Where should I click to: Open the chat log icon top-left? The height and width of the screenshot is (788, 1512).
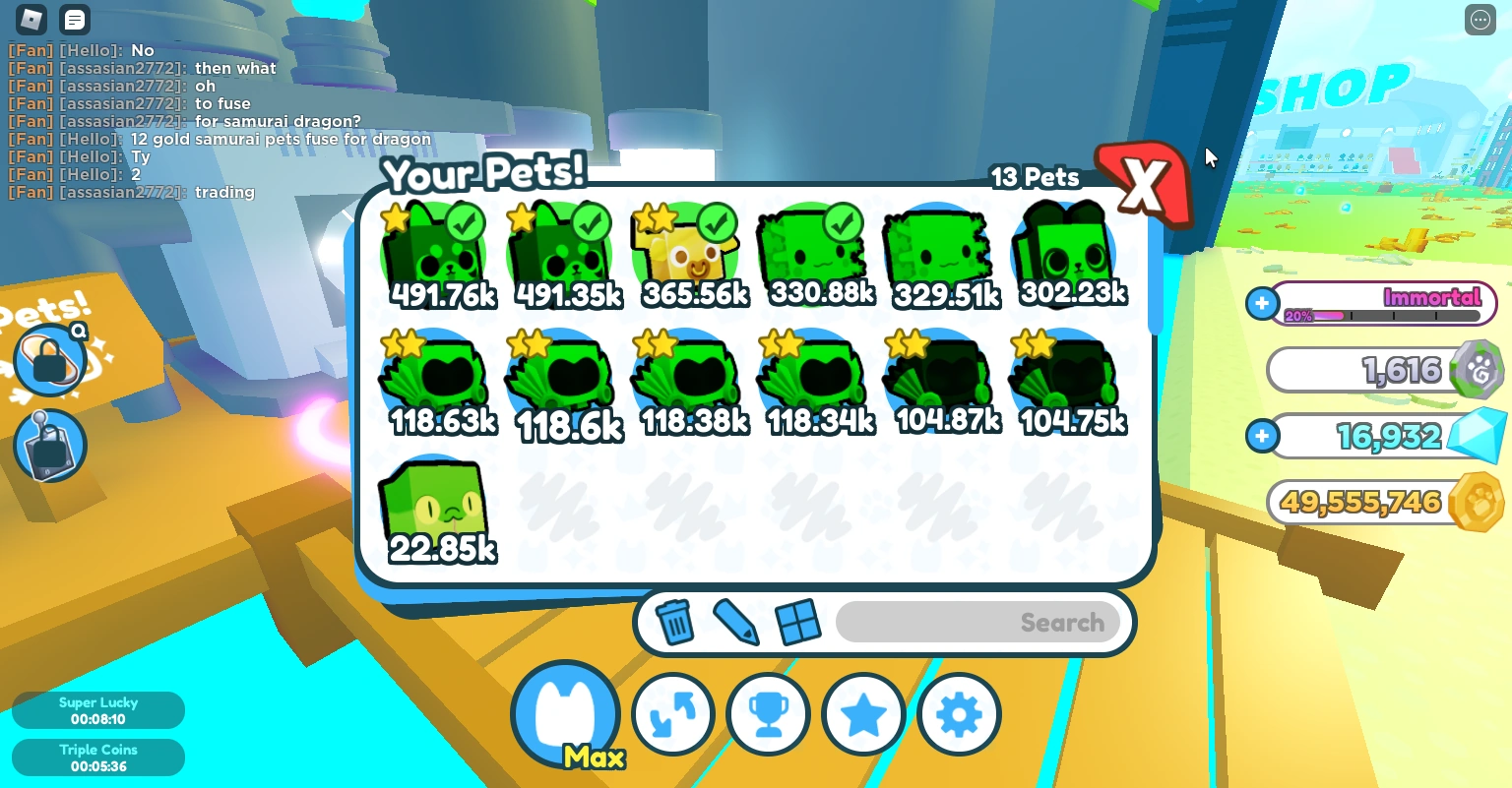click(75, 20)
